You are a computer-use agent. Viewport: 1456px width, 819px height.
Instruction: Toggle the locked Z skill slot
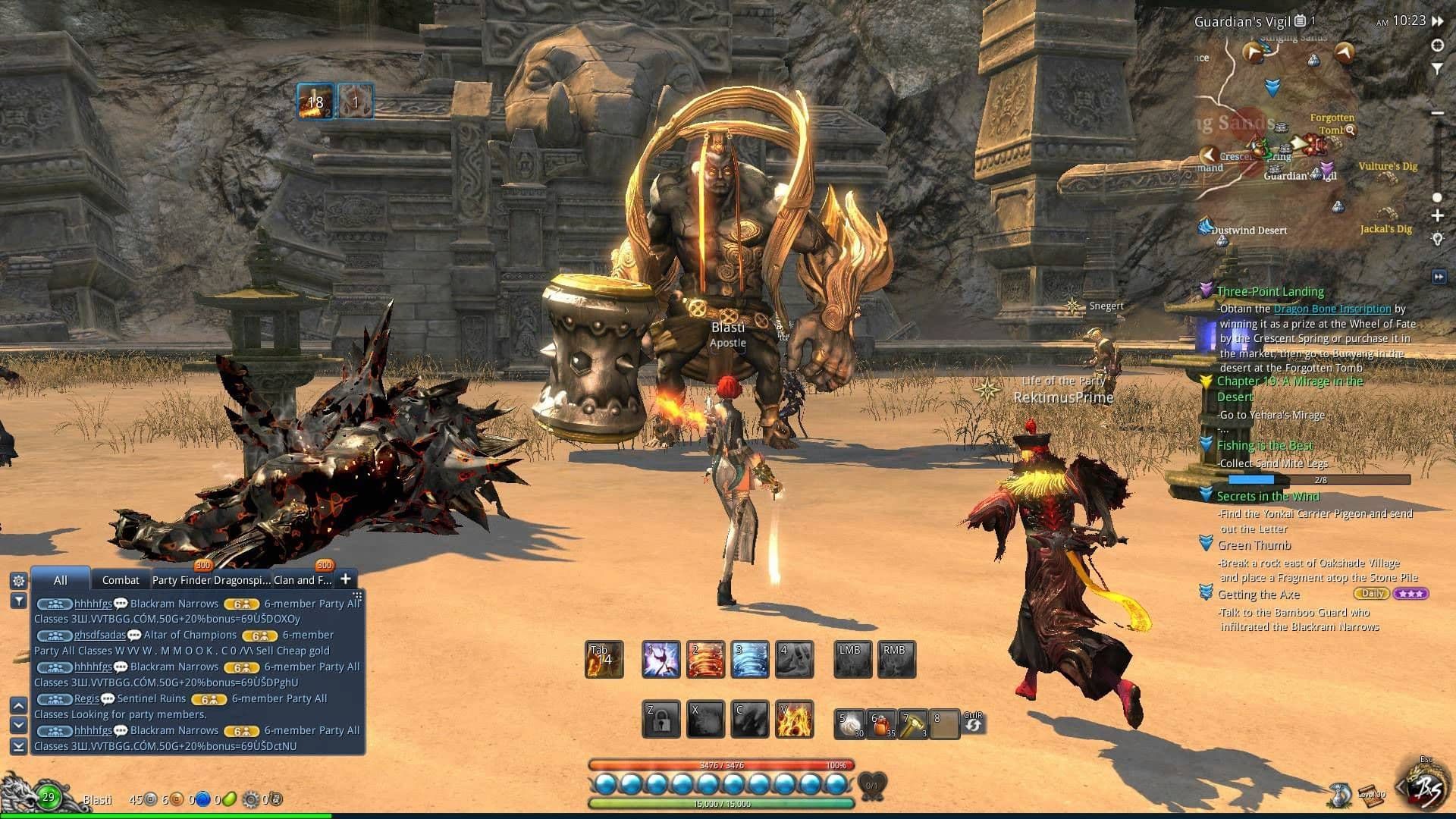tap(661, 717)
